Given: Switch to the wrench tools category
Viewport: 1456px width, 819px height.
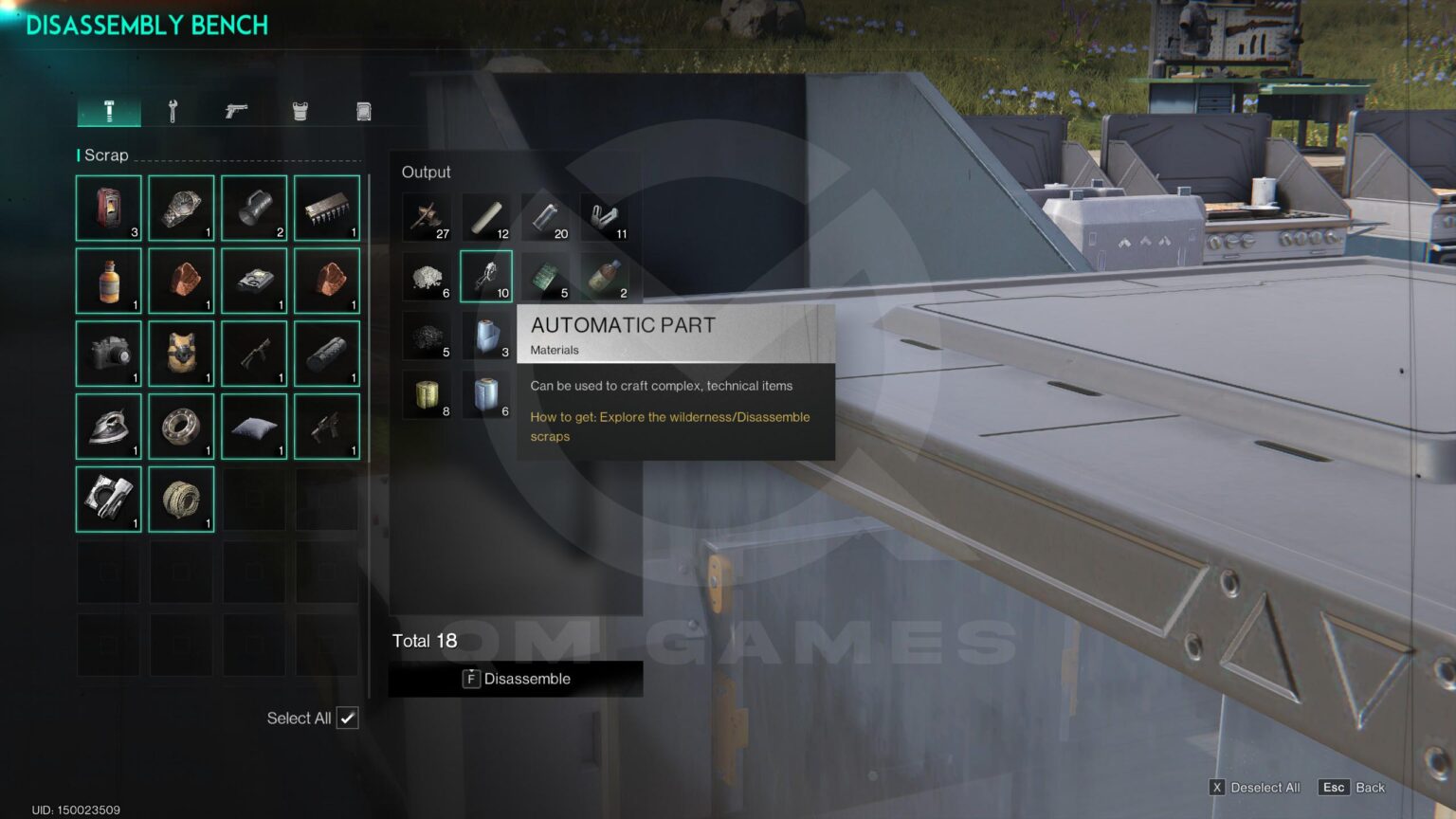Looking at the screenshot, I should click(173, 109).
